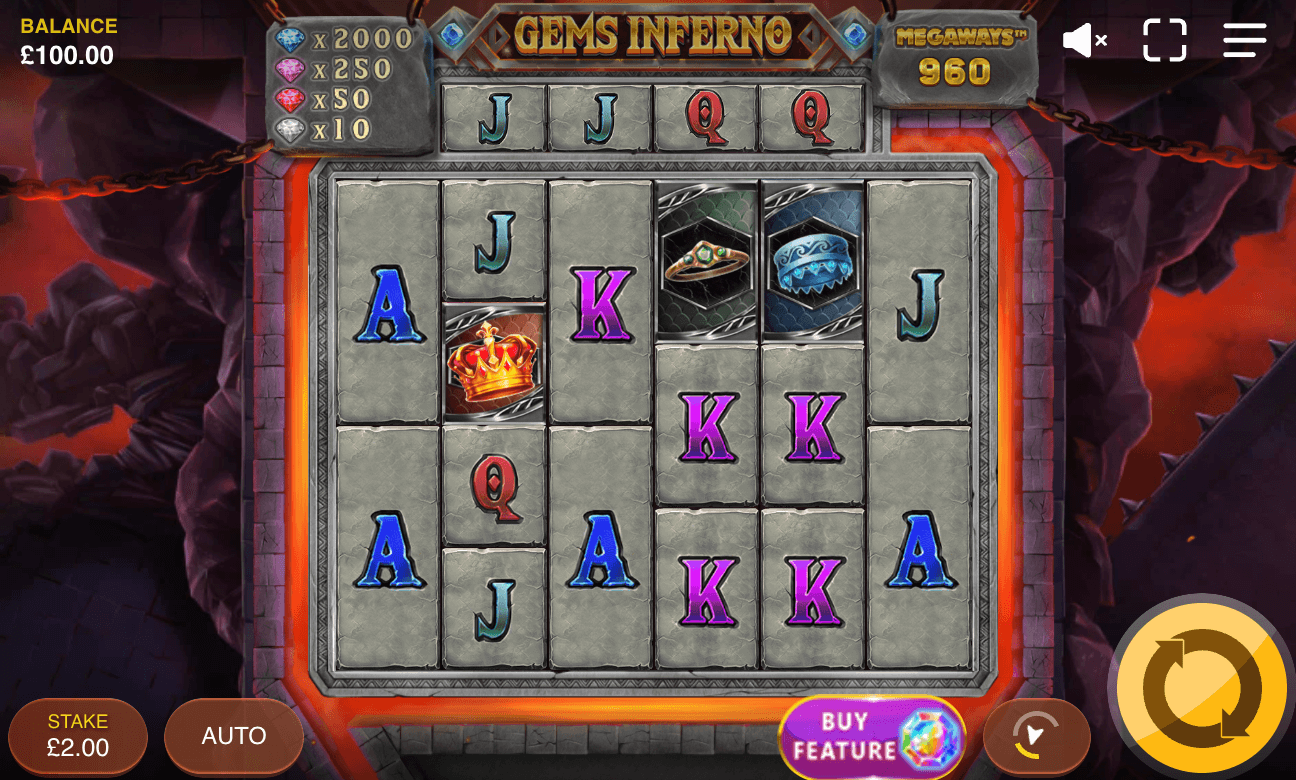1296x780 pixels.
Task: Toggle fullscreen mode
Action: tap(1164, 40)
